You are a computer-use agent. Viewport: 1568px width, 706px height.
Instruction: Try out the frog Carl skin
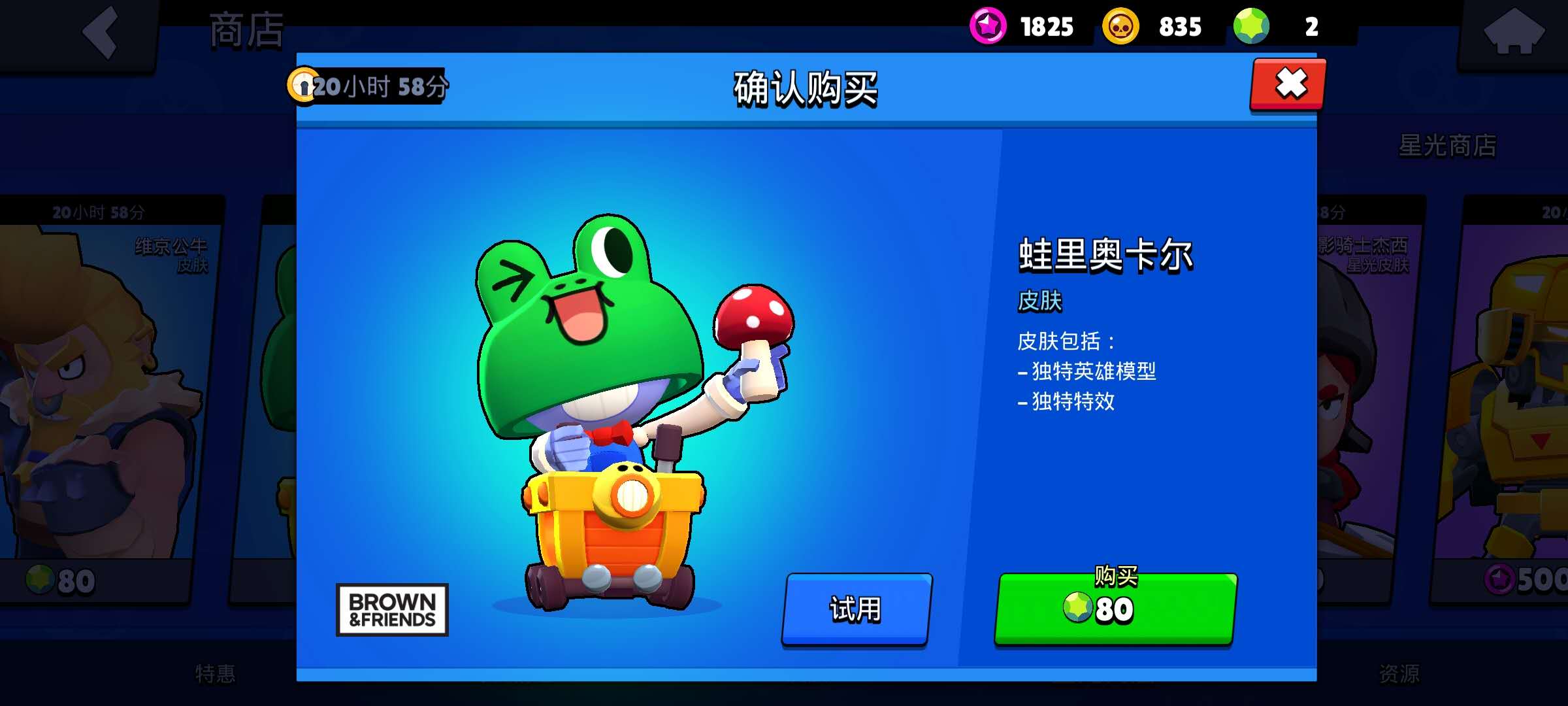pyautogui.click(x=856, y=609)
